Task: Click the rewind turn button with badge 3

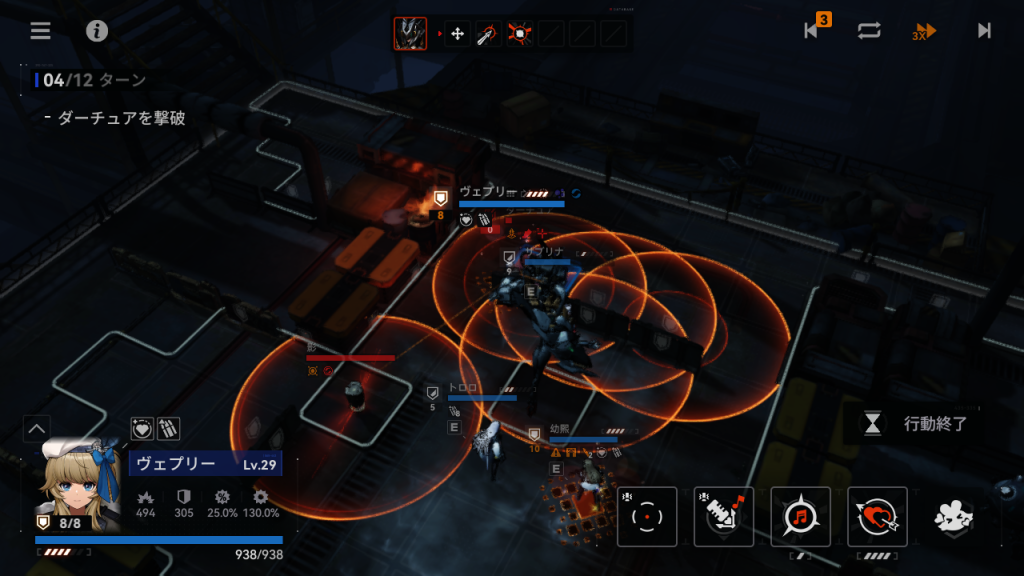Action: [x=814, y=30]
